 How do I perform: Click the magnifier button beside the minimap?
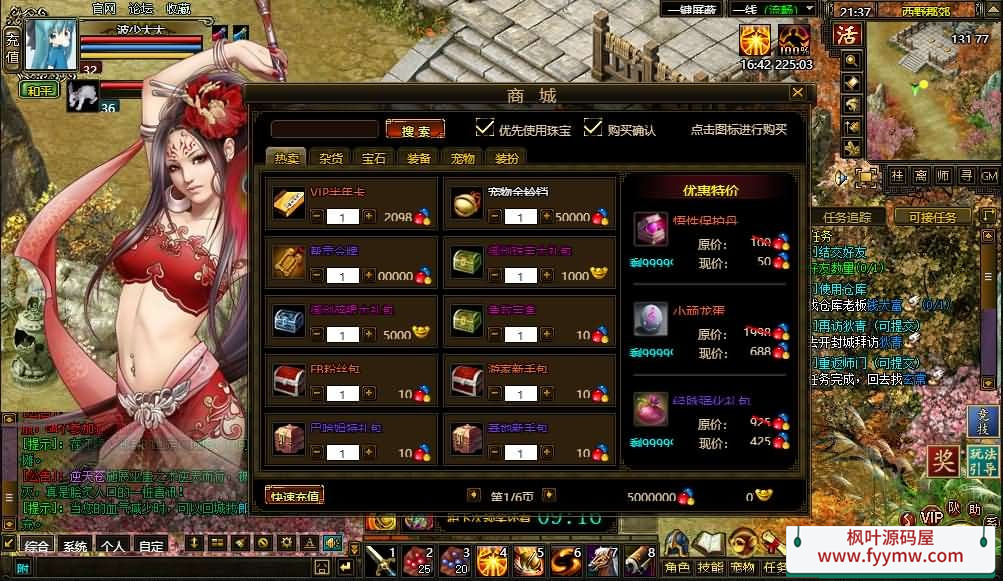click(852, 60)
